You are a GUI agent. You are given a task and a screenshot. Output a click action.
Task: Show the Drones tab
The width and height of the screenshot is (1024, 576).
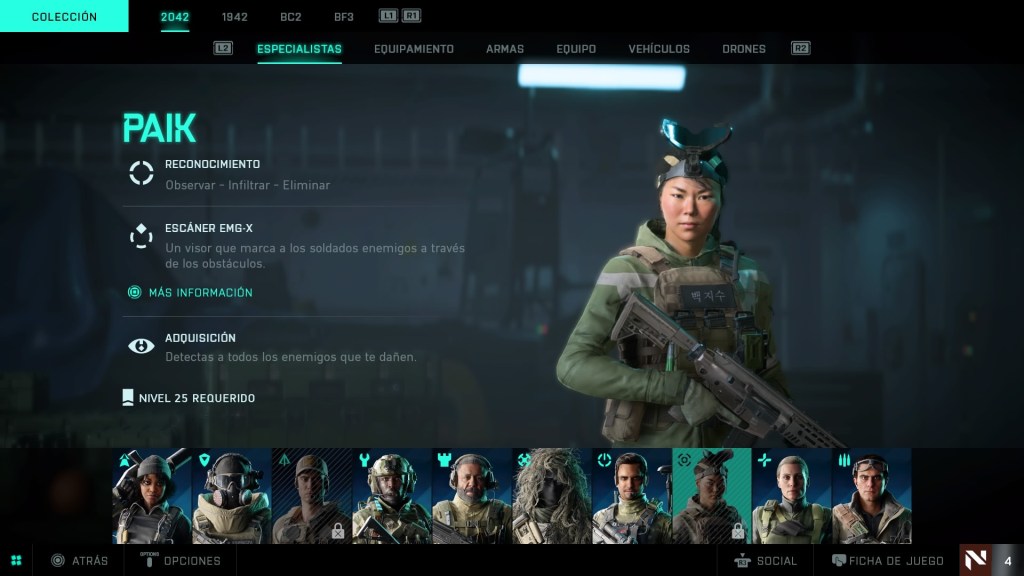(743, 49)
